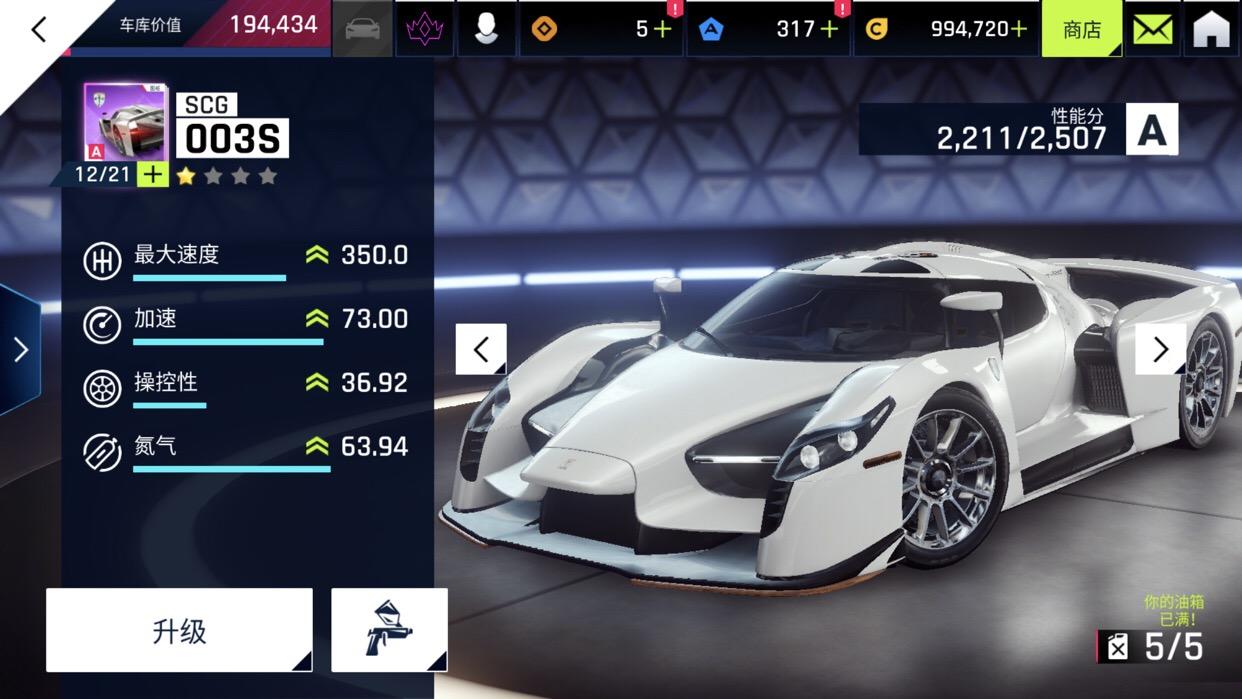
Task: Go back using the top-left arrow
Action: (38, 30)
